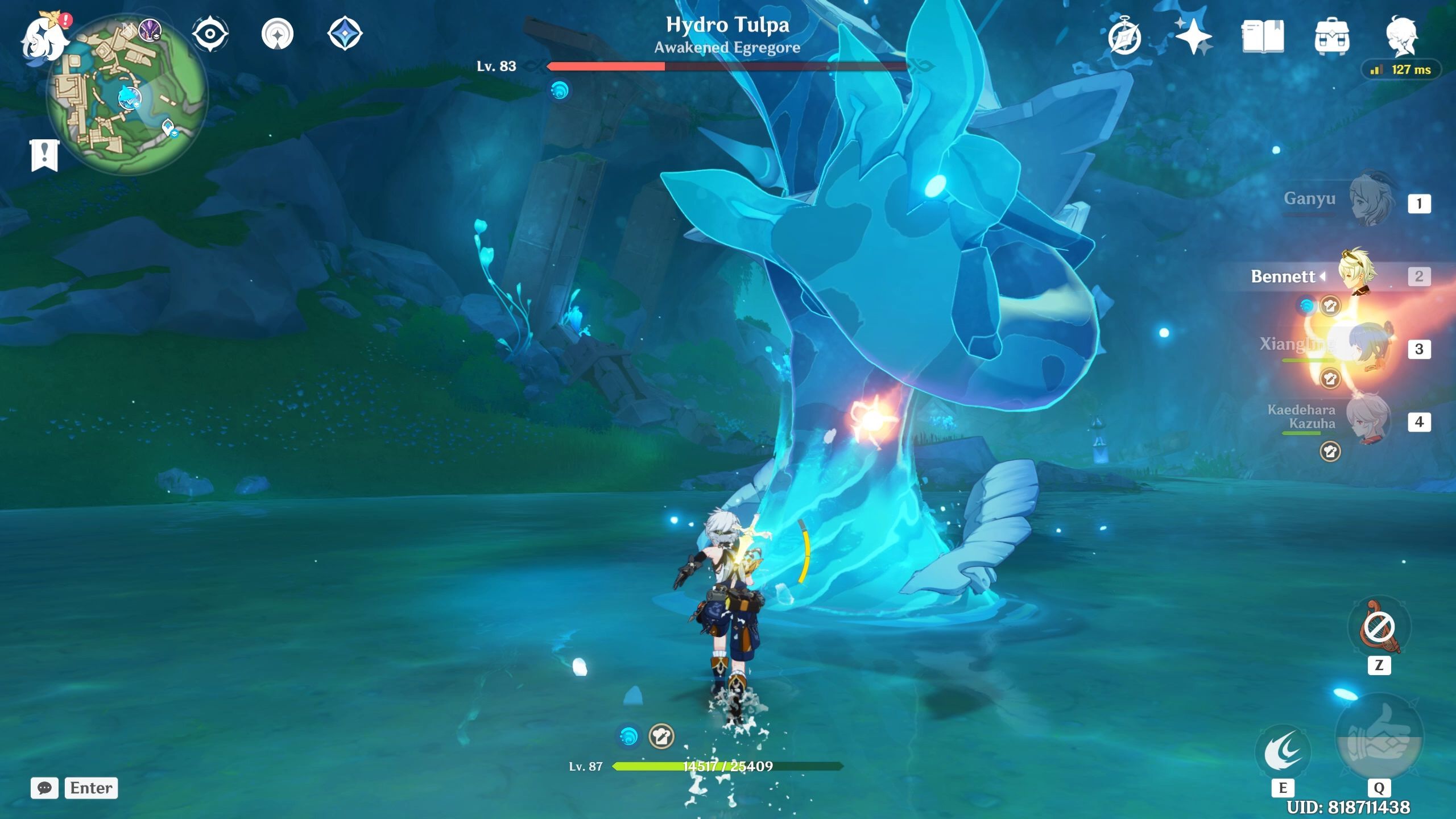Open the character screen icon
Viewport: 1456px width, 819px height.
pos(1401,36)
